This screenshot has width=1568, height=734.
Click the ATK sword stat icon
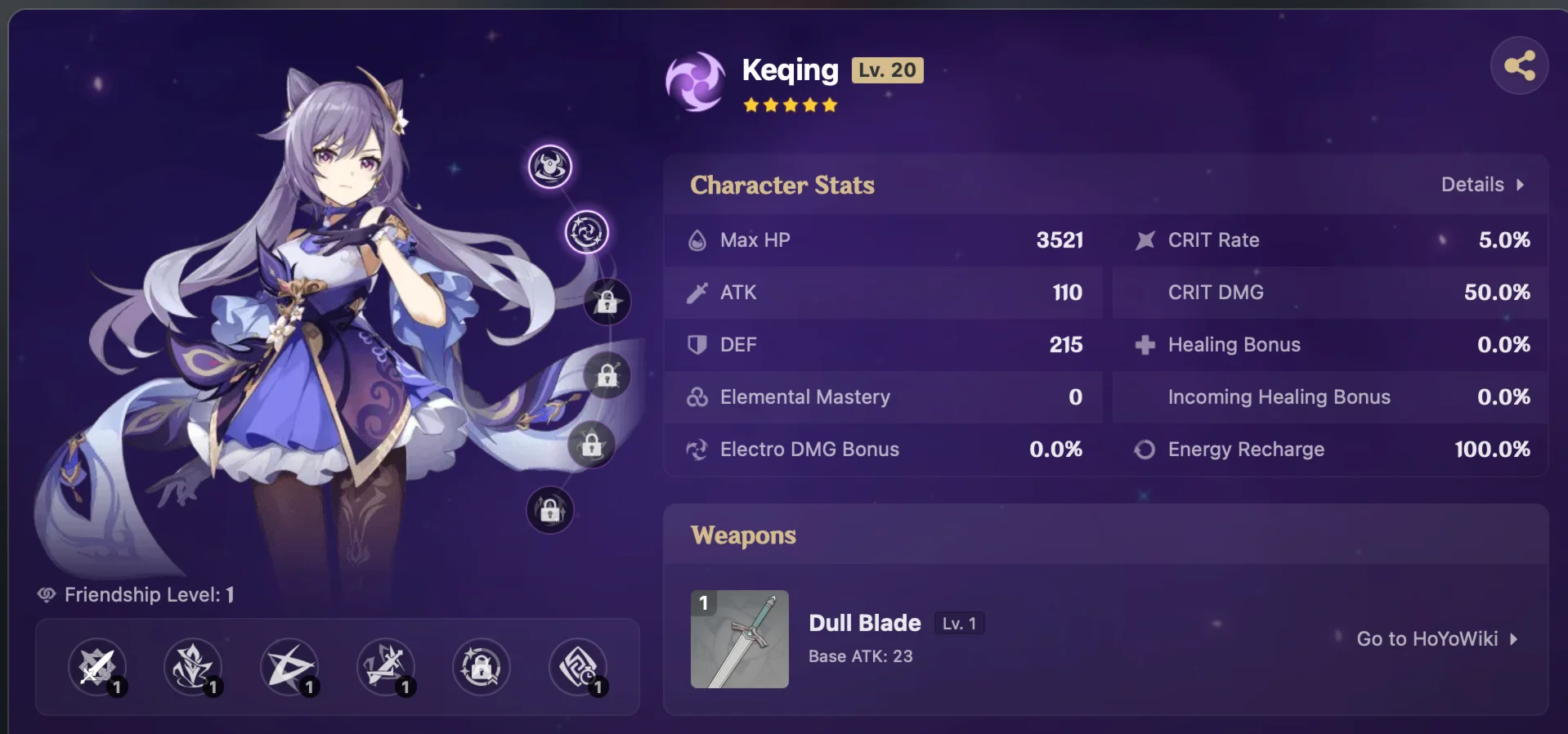point(697,293)
